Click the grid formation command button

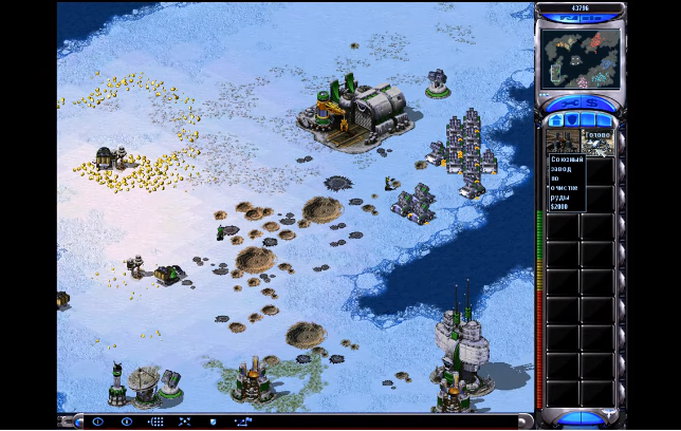(x=155, y=422)
